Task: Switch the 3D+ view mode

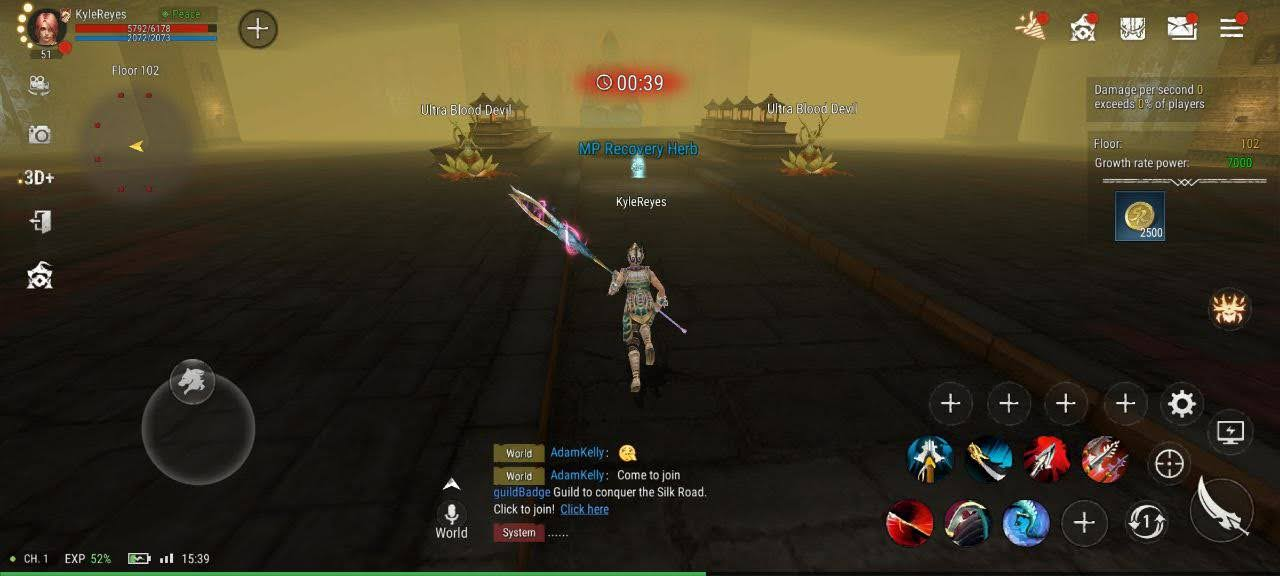Action: pos(38,178)
